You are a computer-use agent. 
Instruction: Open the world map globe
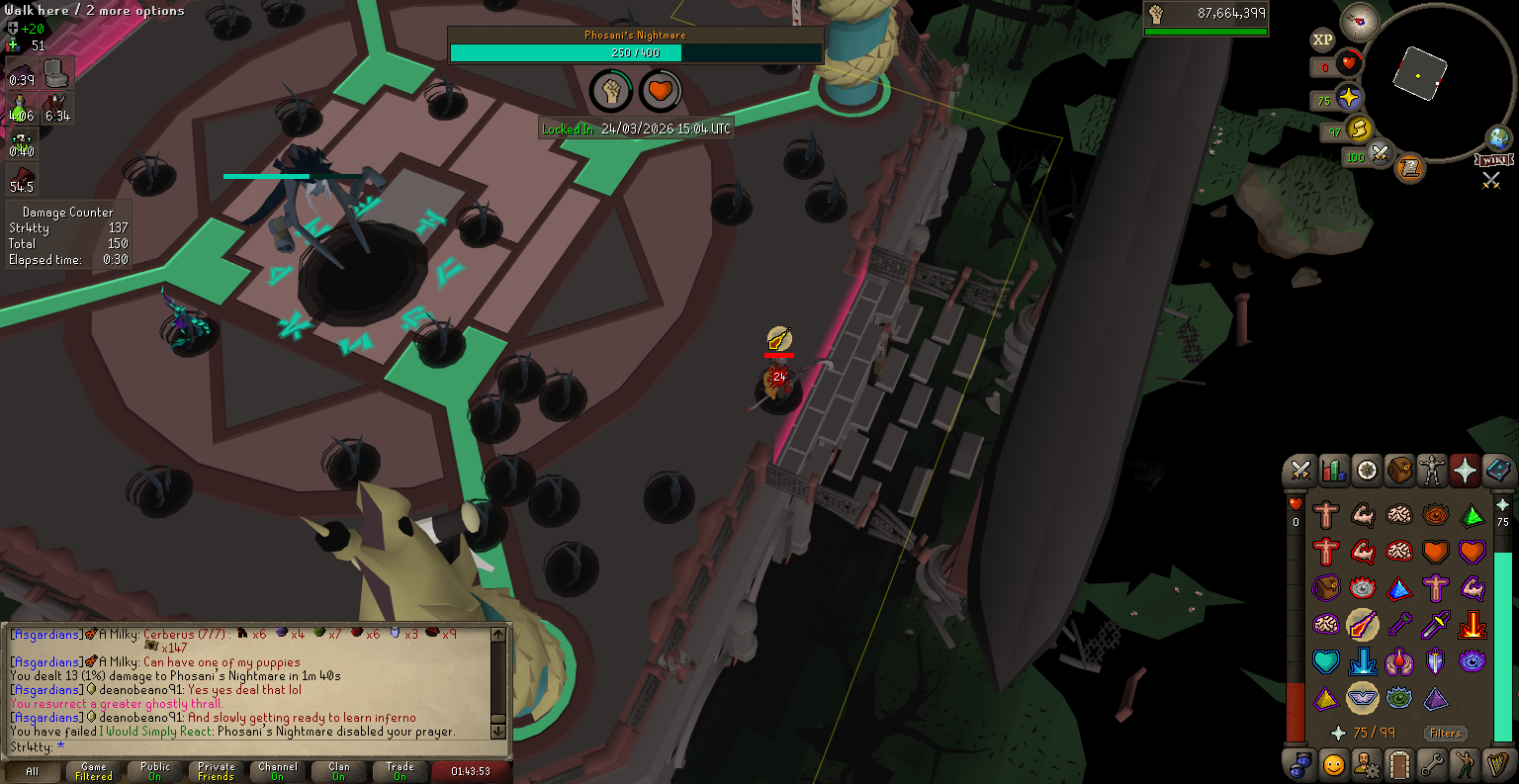pos(1498,137)
